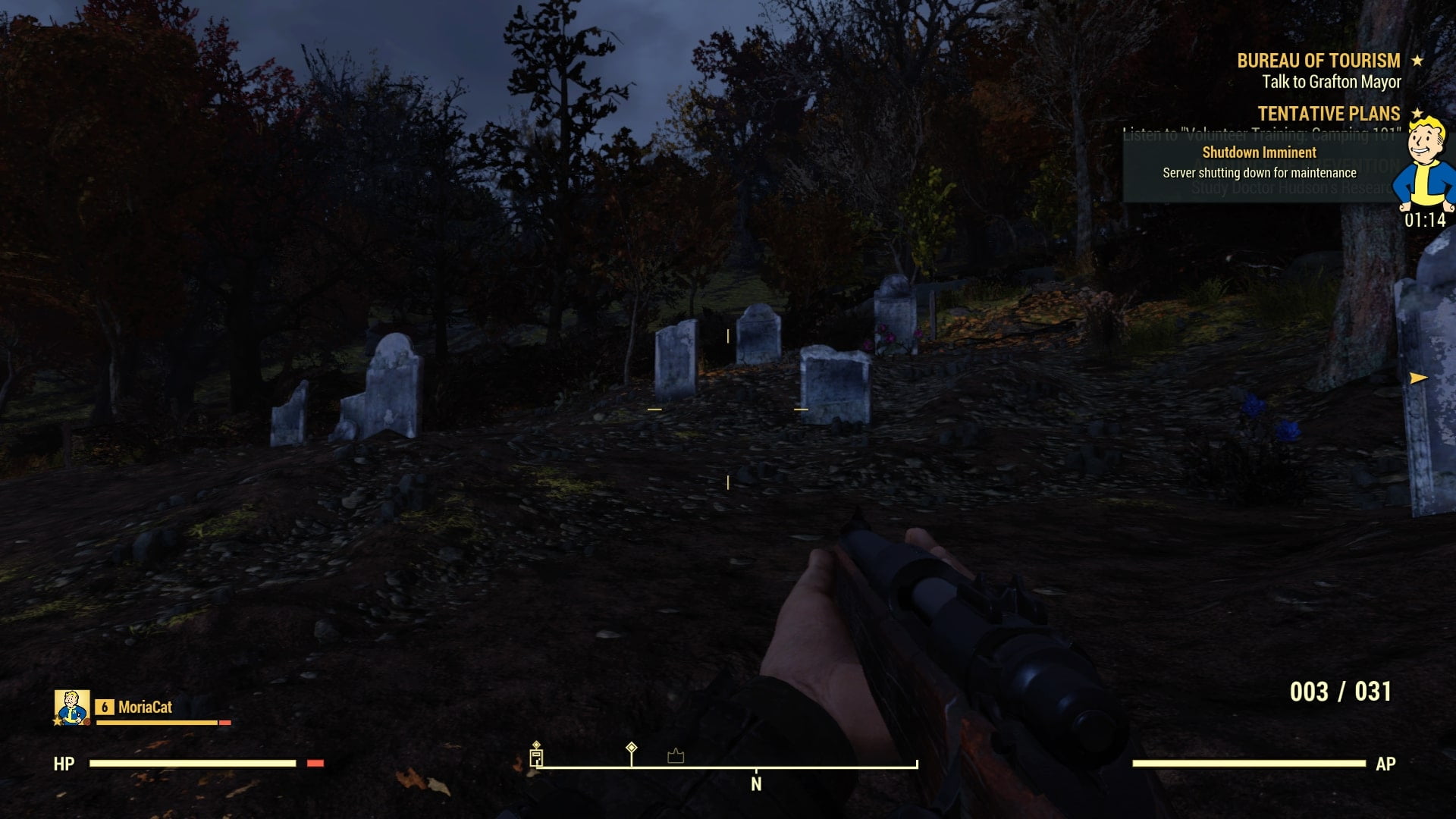Click the Shutdown Imminent notification
This screenshot has width=1456, height=819.
coord(1259,163)
